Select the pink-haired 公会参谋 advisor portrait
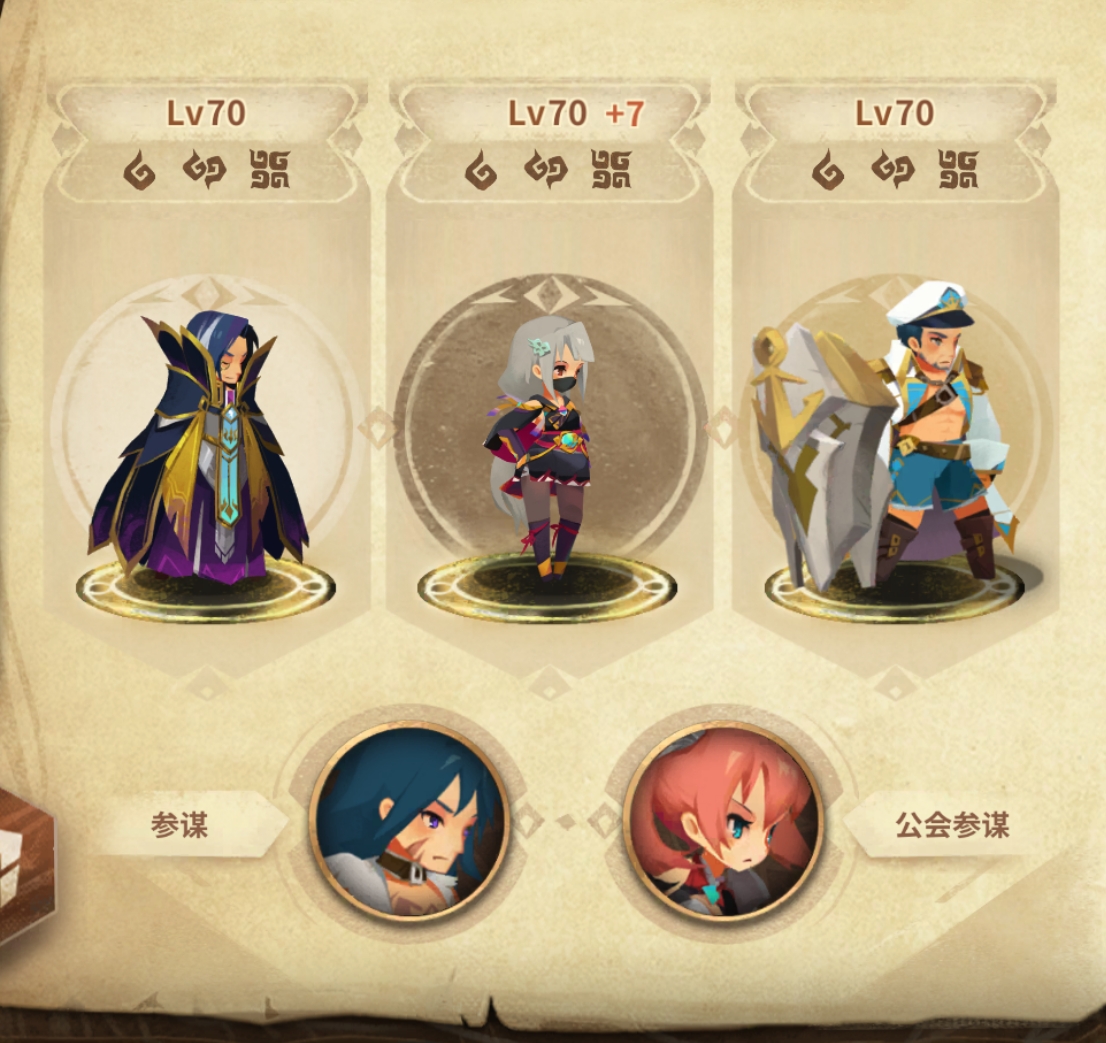This screenshot has height=1043, width=1106. (x=723, y=820)
